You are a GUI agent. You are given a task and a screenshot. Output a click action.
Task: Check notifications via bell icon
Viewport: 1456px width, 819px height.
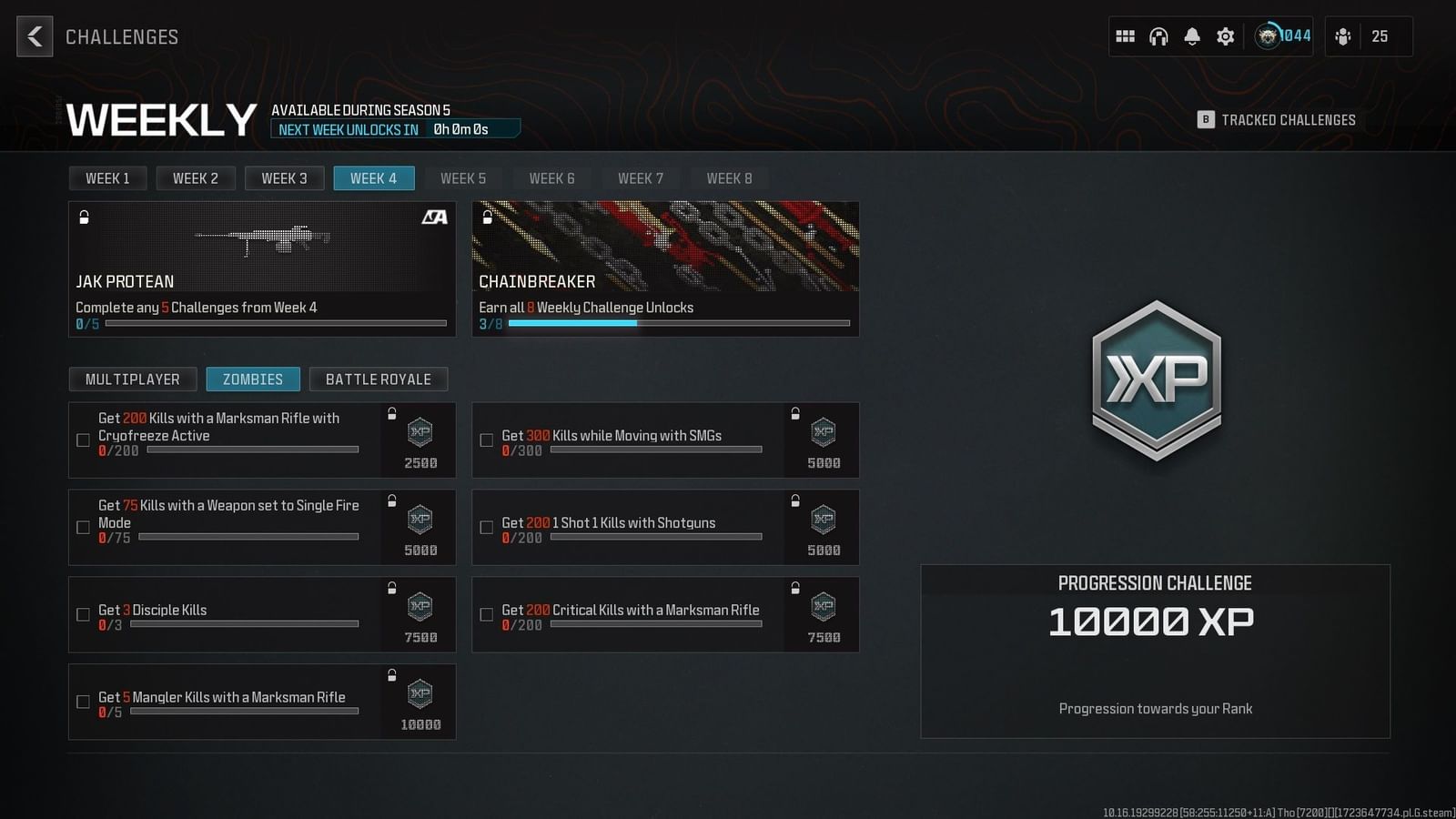[1192, 36]
